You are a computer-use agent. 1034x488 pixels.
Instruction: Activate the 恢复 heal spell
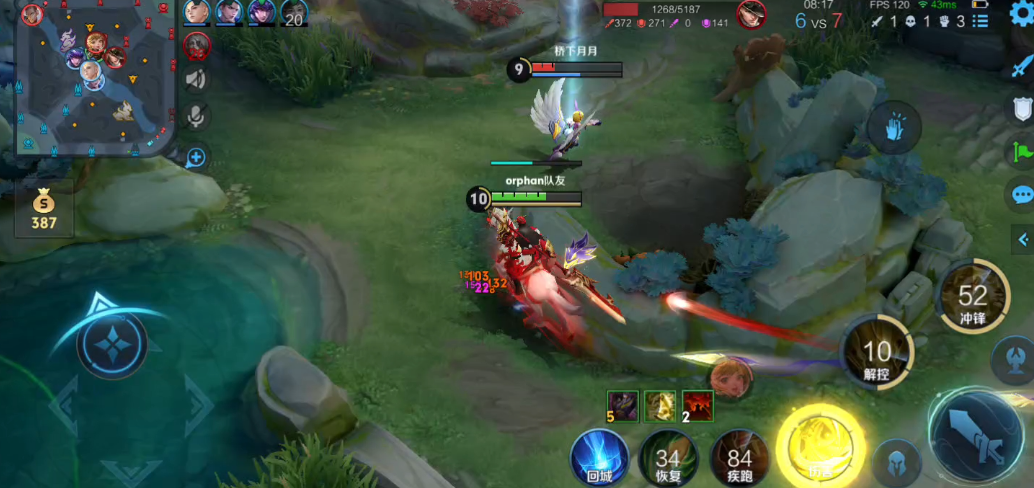(668, 458)
